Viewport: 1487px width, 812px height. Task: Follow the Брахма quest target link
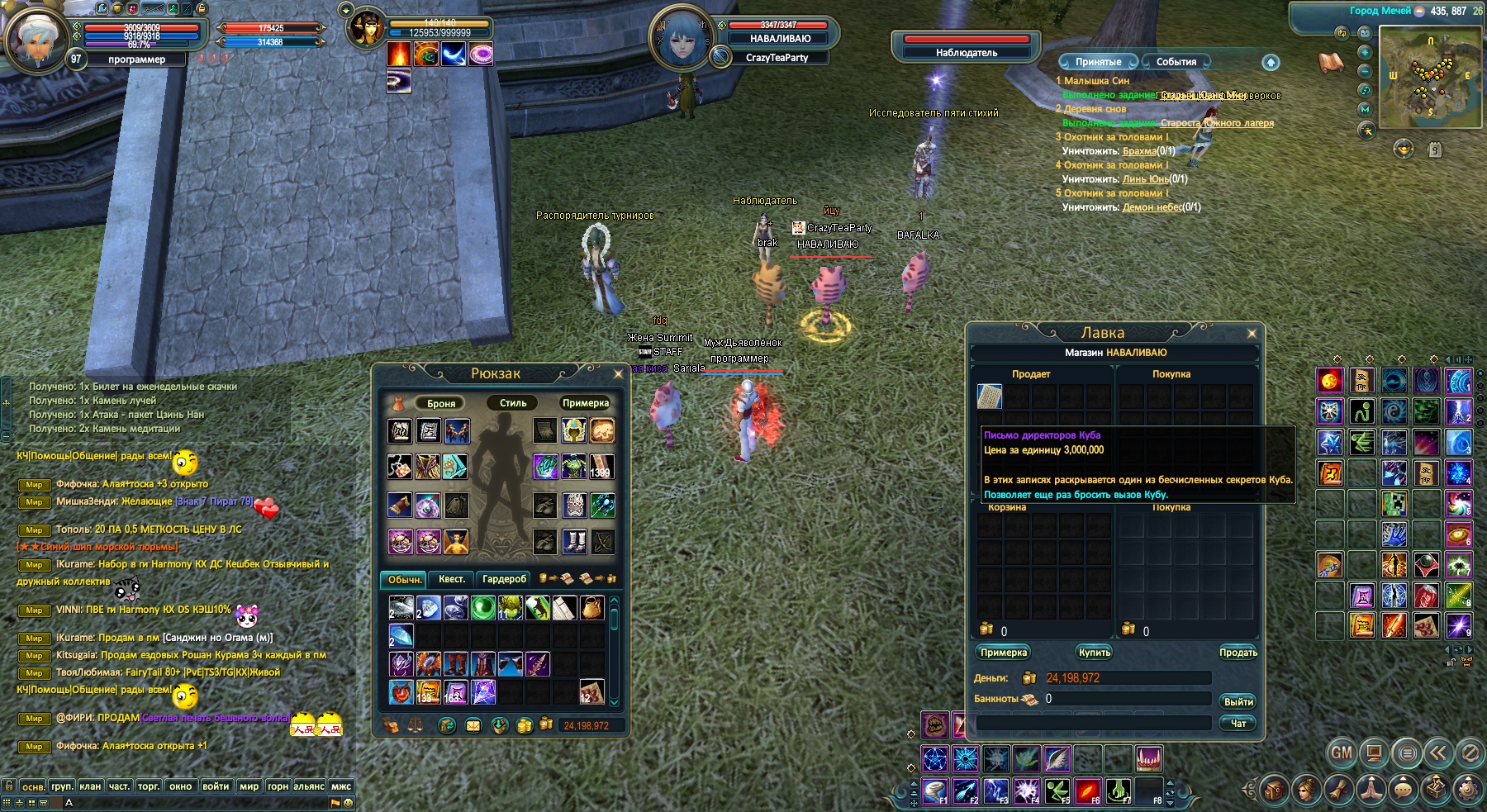1139,151
